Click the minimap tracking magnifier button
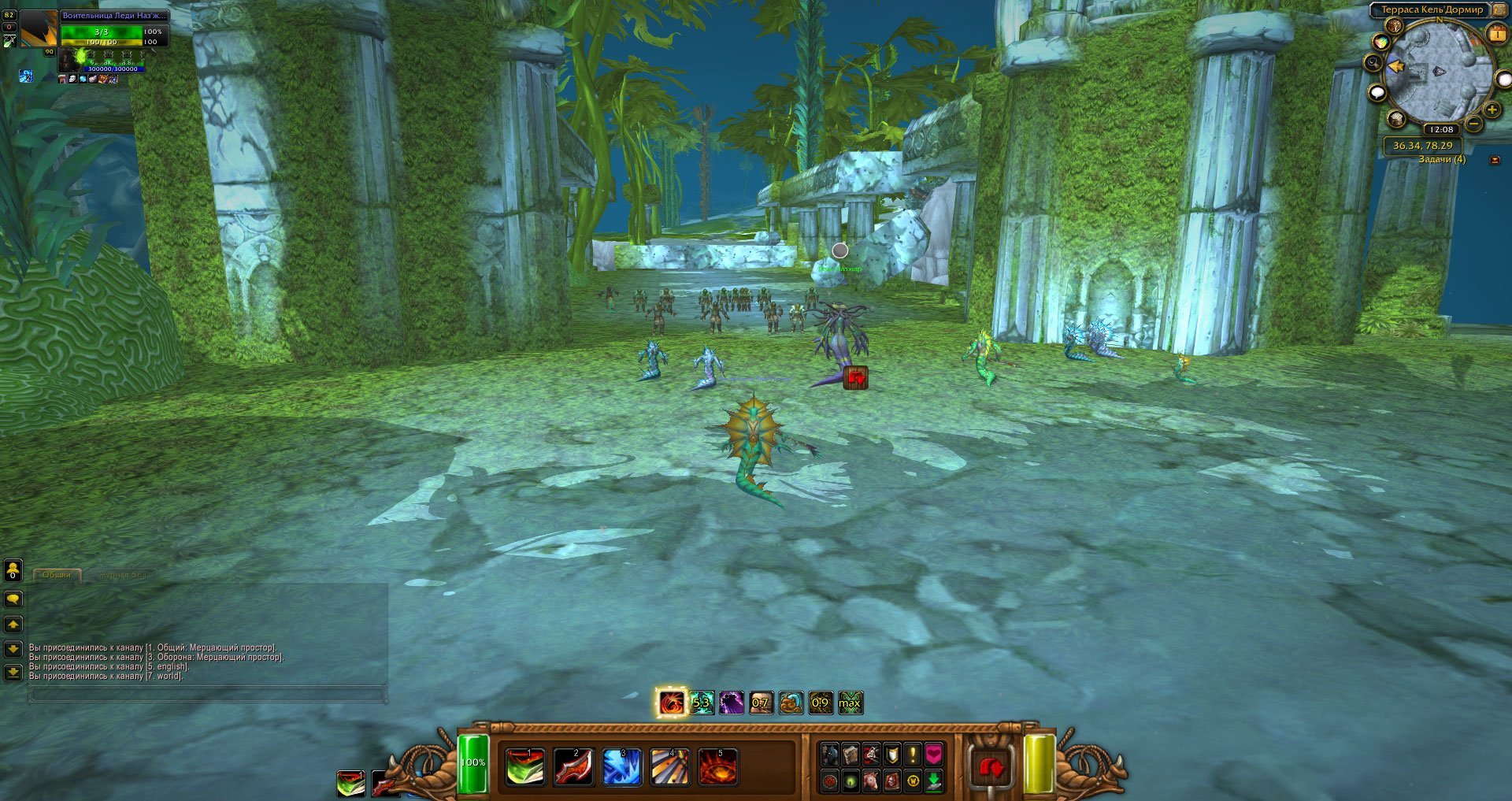 (1373, 63)
